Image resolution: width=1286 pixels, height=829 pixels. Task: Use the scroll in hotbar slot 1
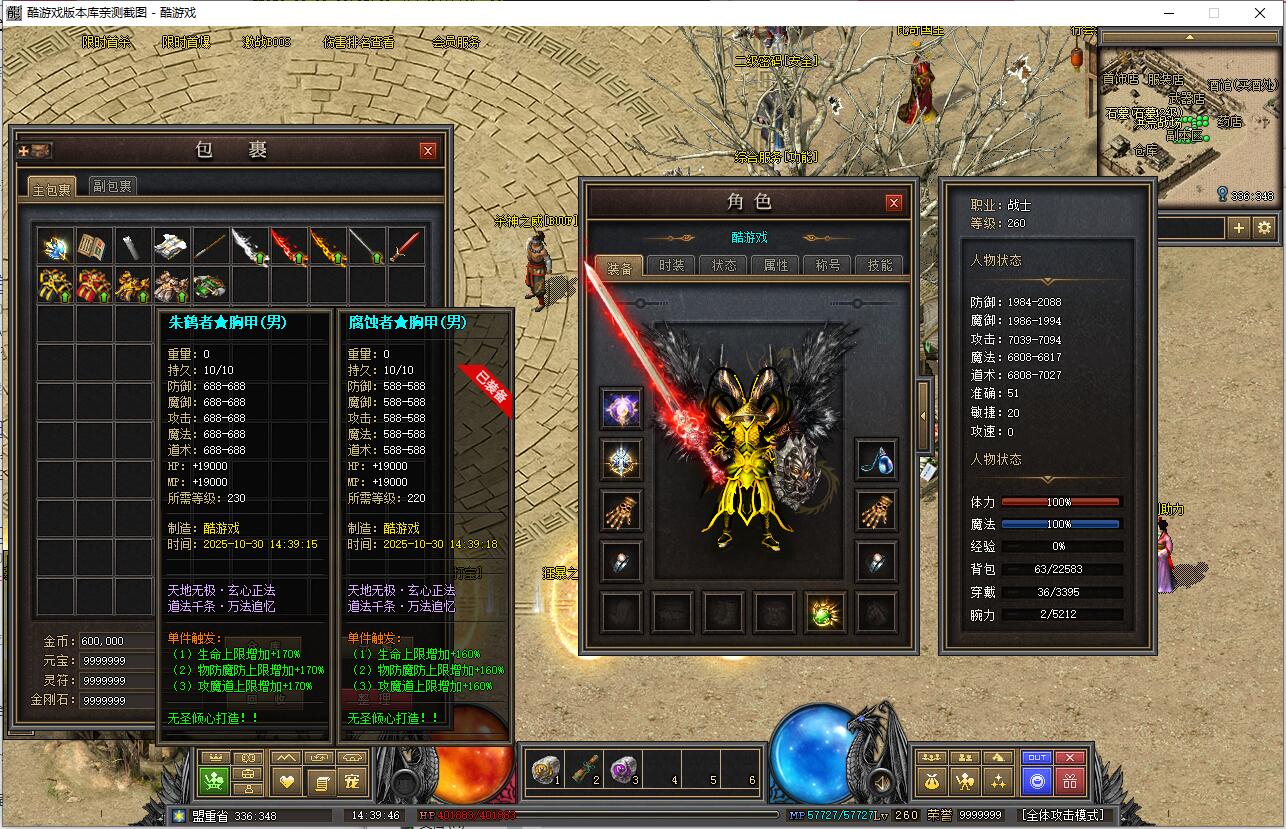click(x=545, y=768)
